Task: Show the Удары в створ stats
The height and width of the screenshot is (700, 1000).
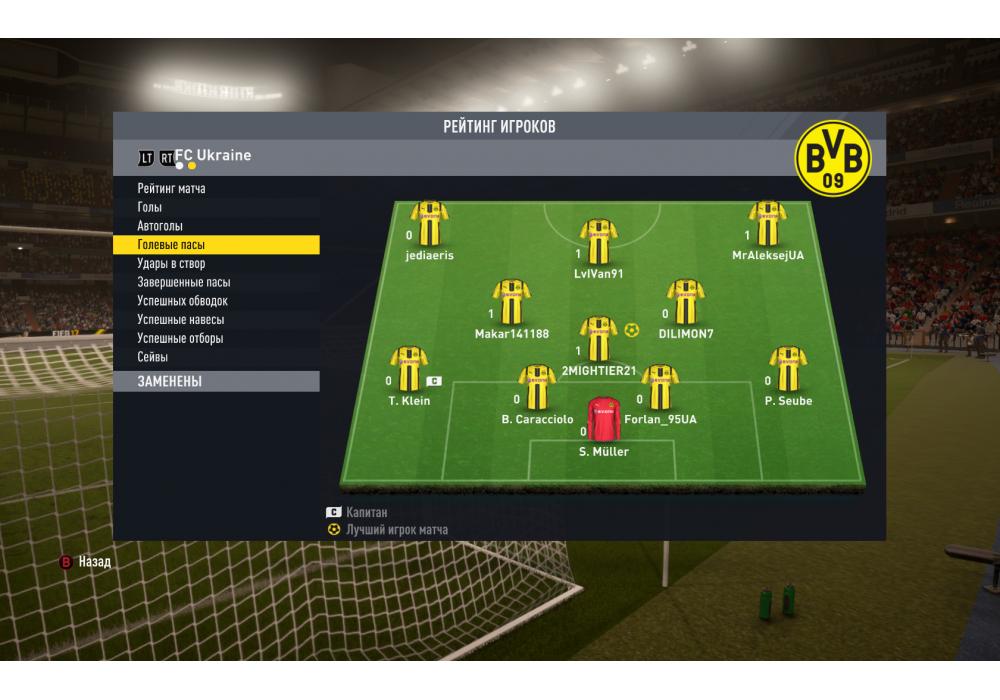Action: [x=171, y=264]
